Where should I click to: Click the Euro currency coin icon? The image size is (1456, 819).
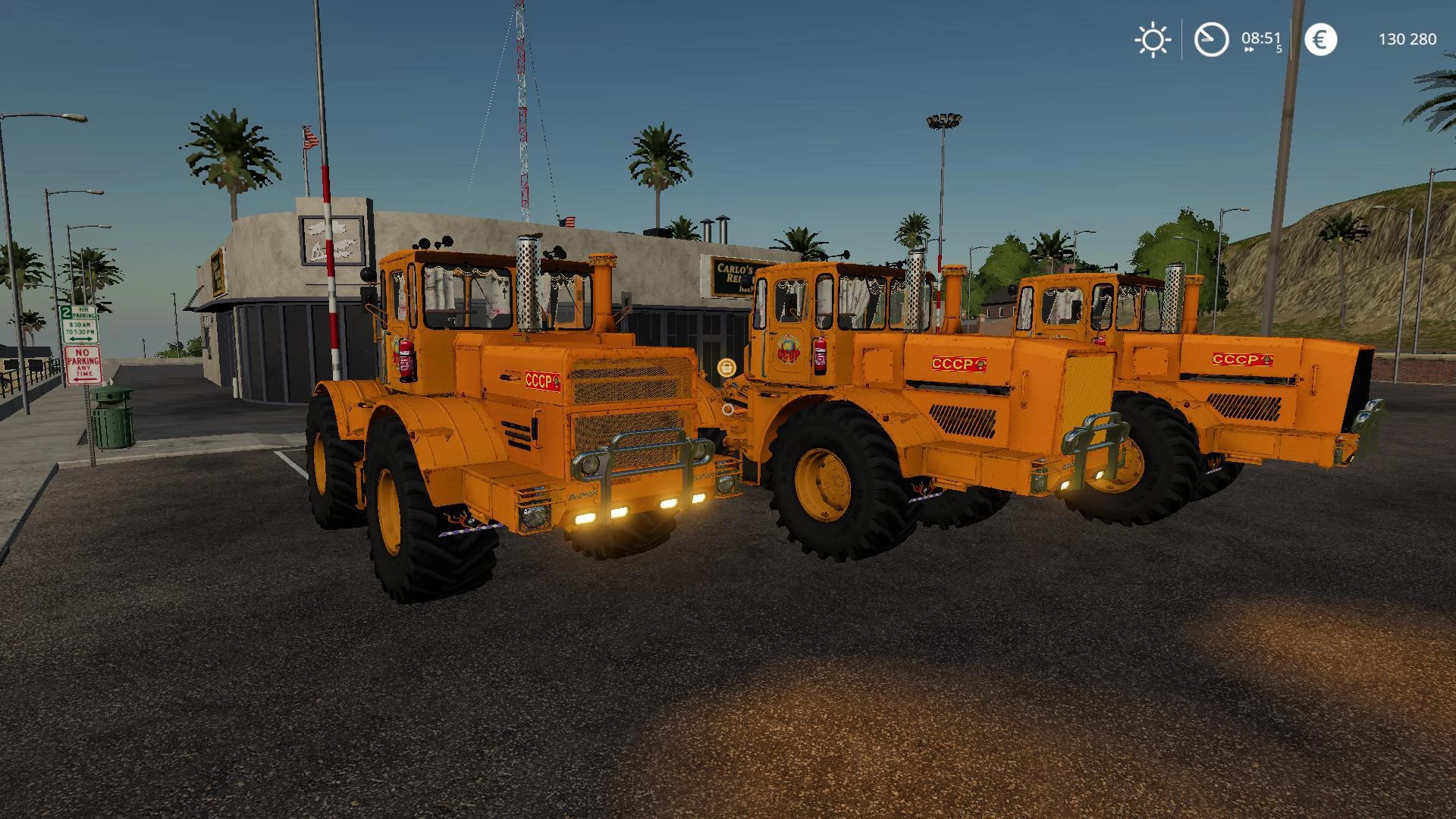click(1321, 39)
